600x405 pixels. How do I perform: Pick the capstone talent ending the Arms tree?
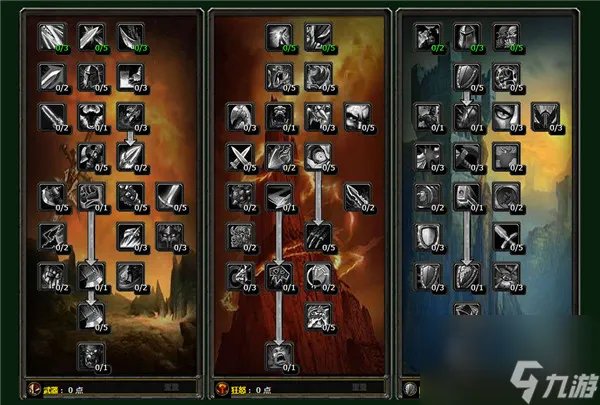pos(92,354)
